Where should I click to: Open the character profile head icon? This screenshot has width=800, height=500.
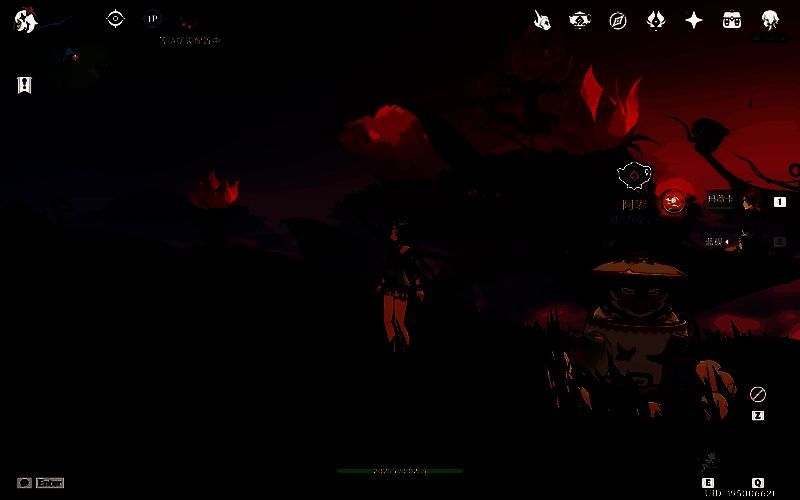point(770,20)
